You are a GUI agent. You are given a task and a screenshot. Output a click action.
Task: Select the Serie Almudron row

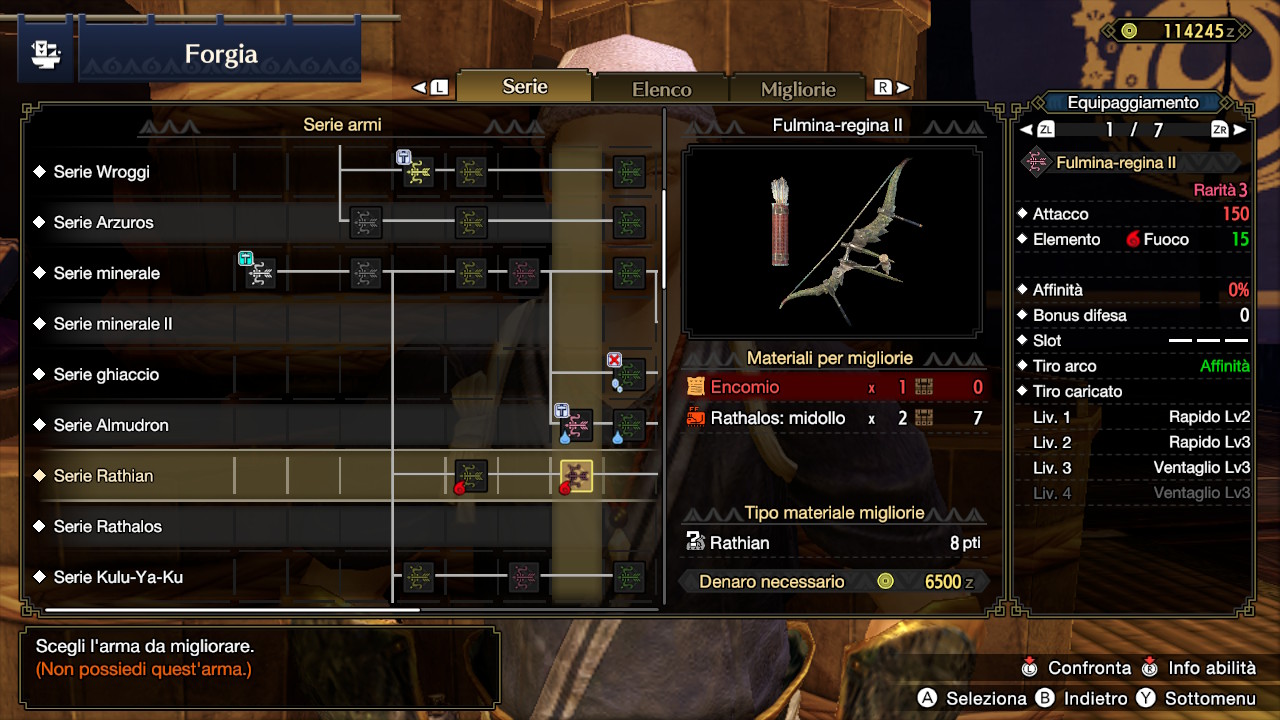tap(111, 425)
